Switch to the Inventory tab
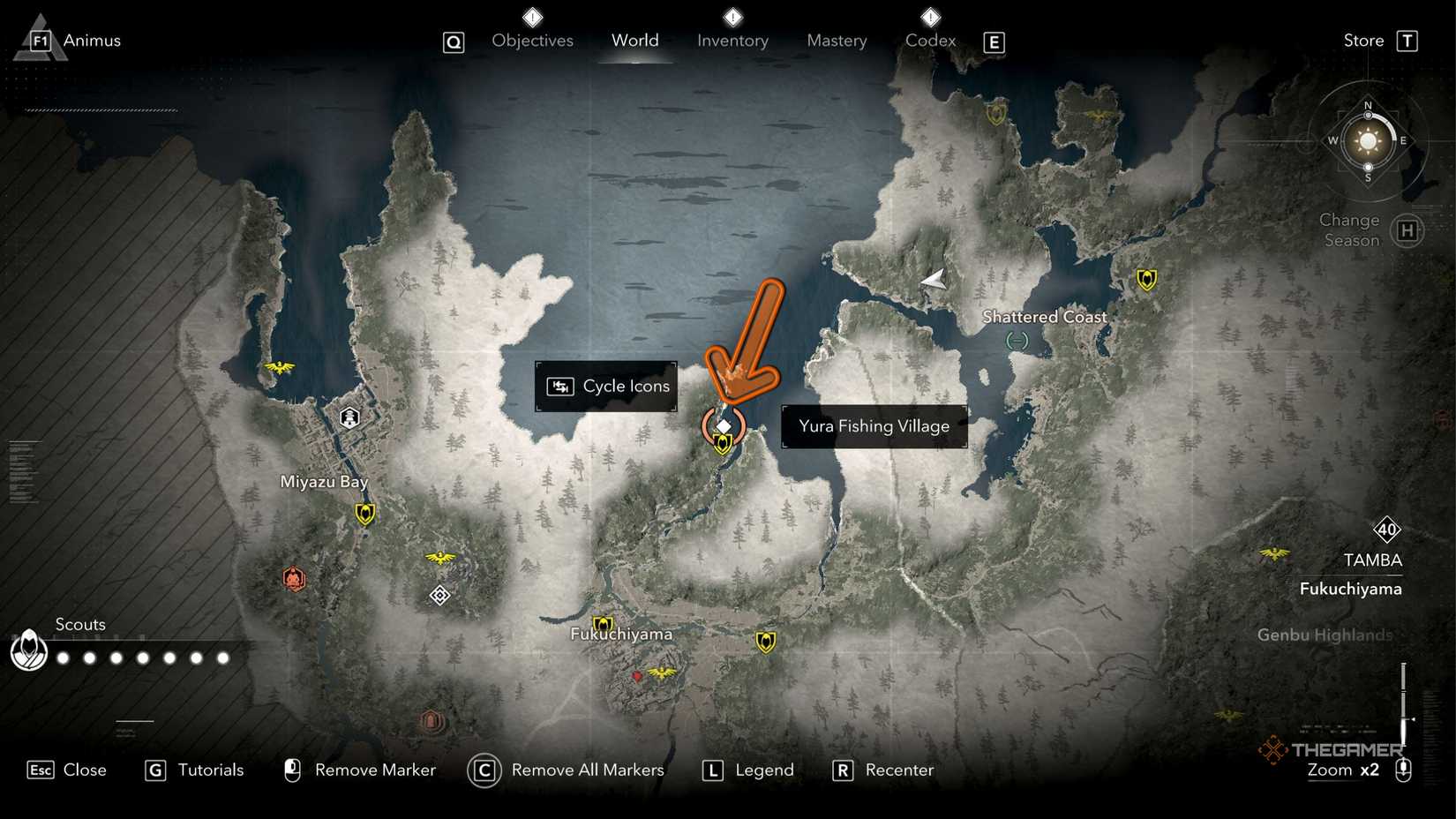 732,40
